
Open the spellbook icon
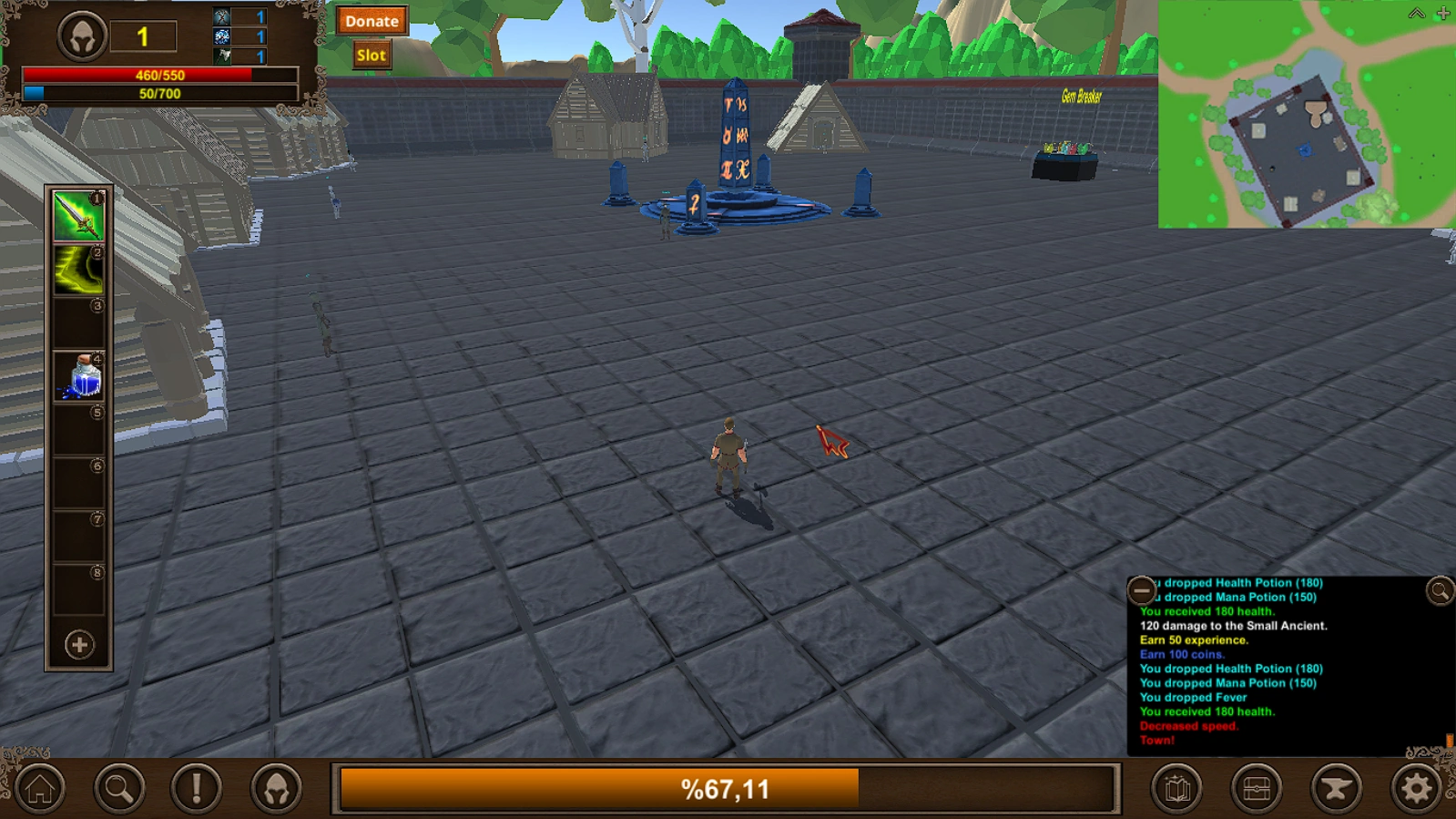tap(1178, 785)
